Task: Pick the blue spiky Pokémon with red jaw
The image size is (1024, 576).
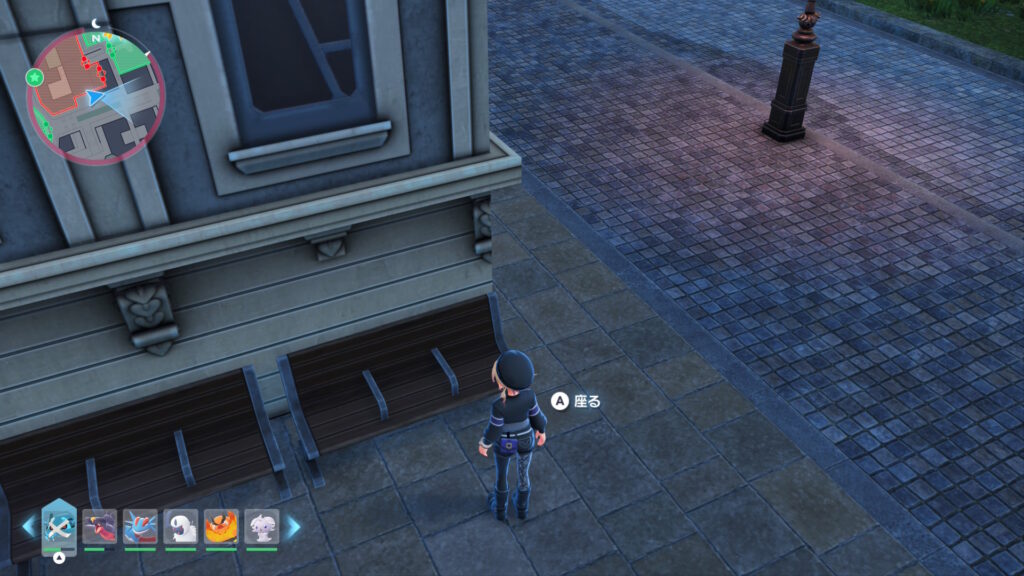Action: [x=140, y=526]
